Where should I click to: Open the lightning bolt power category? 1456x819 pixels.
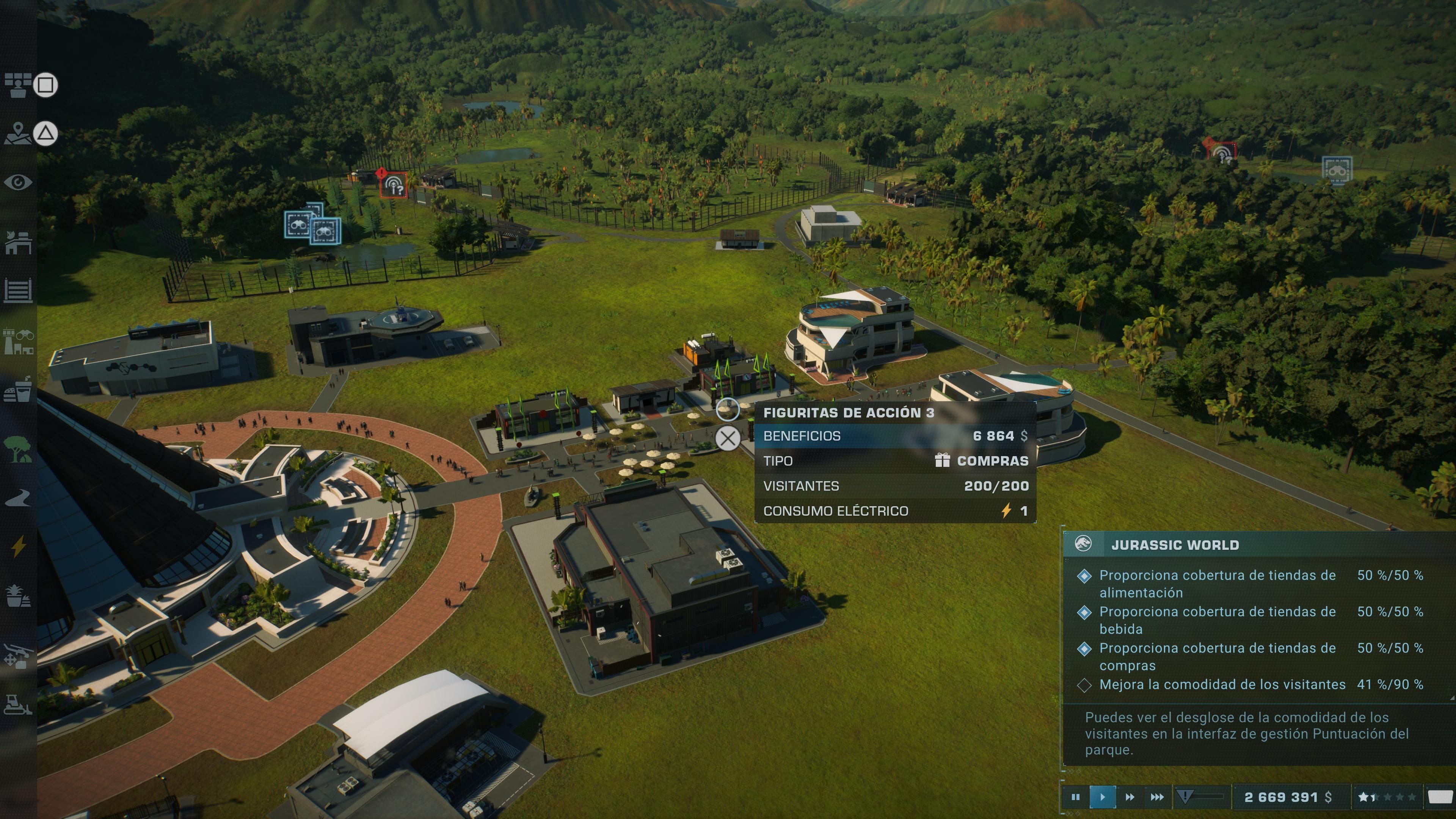click(18, 546)
